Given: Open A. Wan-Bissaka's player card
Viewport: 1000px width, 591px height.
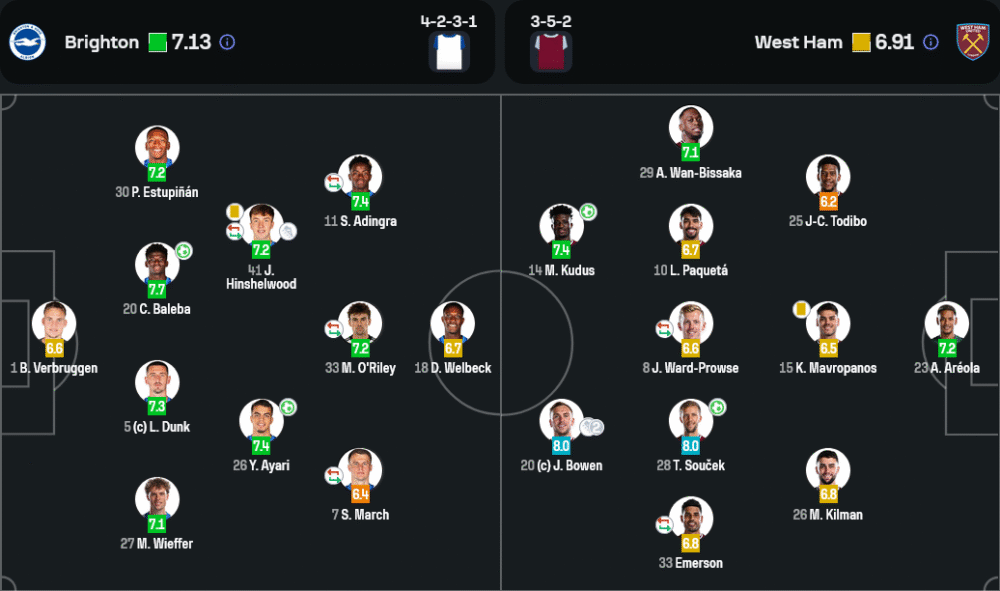Looking at the screenshot, I should (x=691, y=128).
